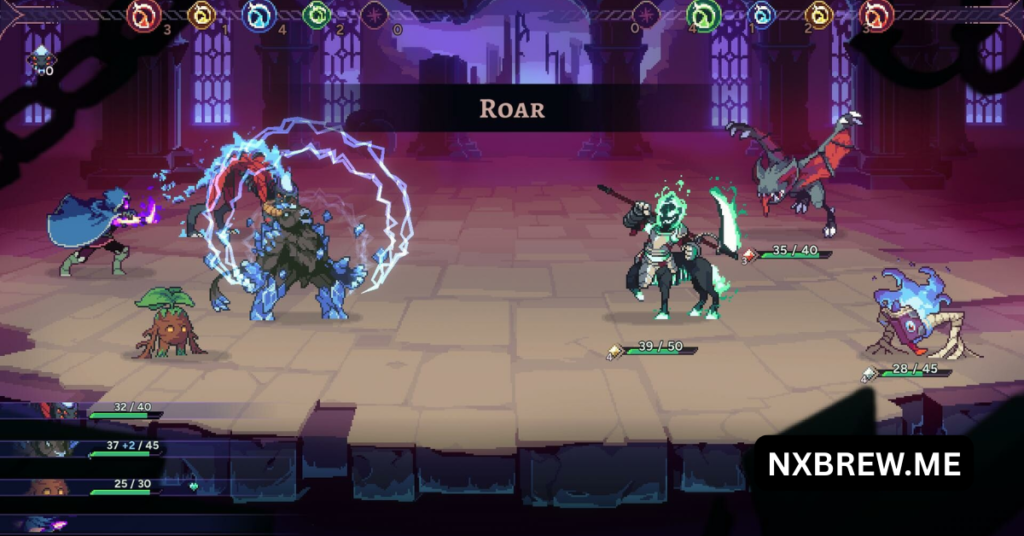Image resolution: width=1024 pixels, height=536 pixels.
Task: Click the crystal icon below the aether bar
Action: point(41,60)
